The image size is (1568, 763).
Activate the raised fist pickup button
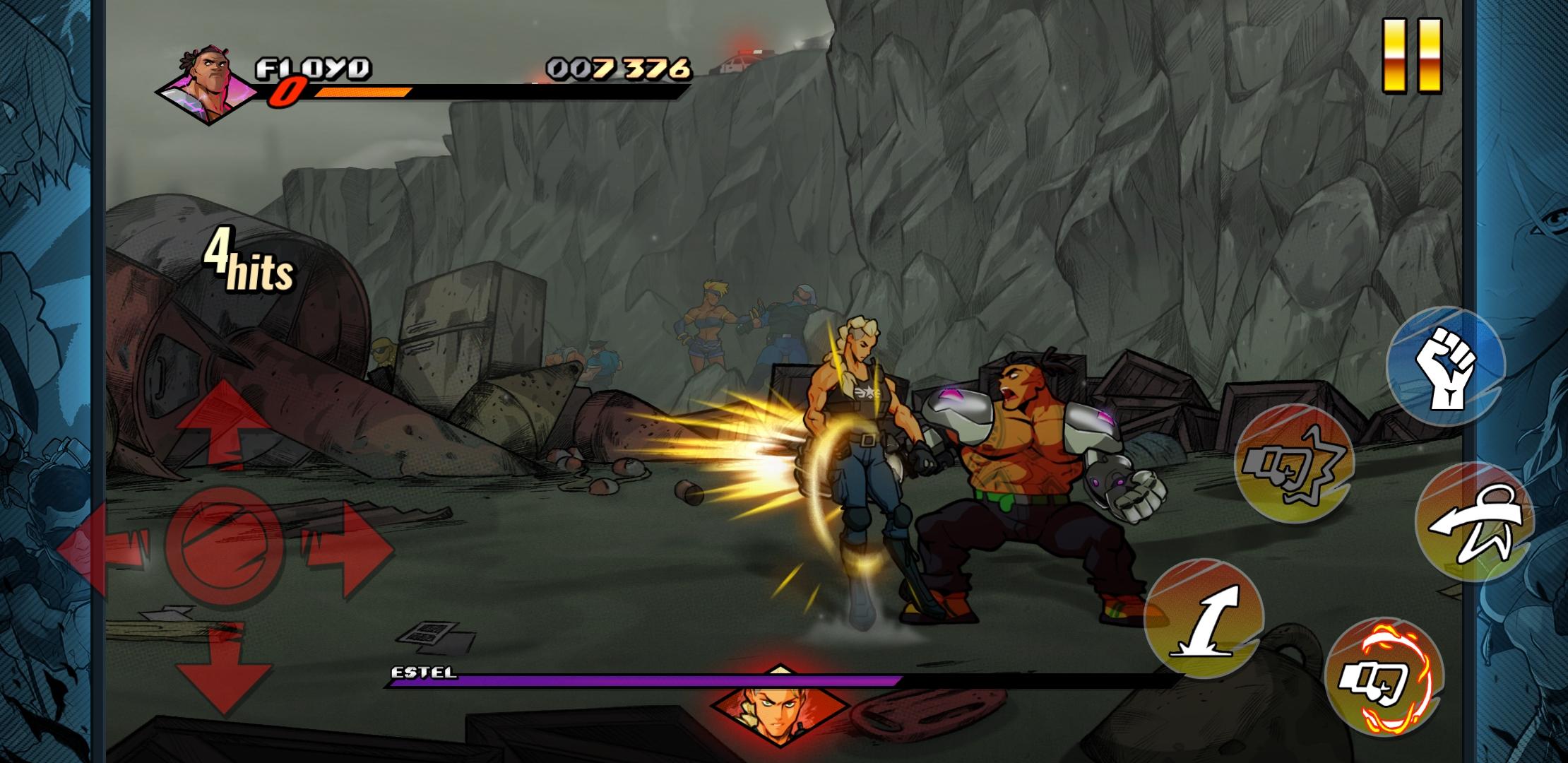(x=1446, y=366)
